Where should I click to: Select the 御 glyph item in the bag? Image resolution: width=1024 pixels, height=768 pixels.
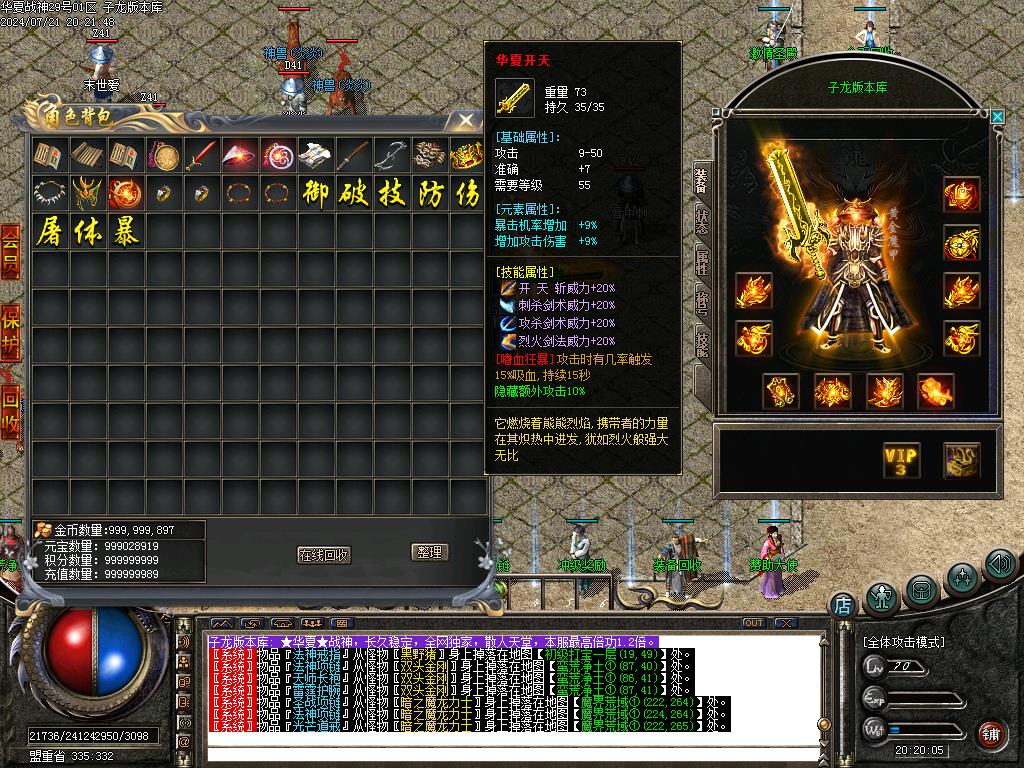[x=315, y=193]
